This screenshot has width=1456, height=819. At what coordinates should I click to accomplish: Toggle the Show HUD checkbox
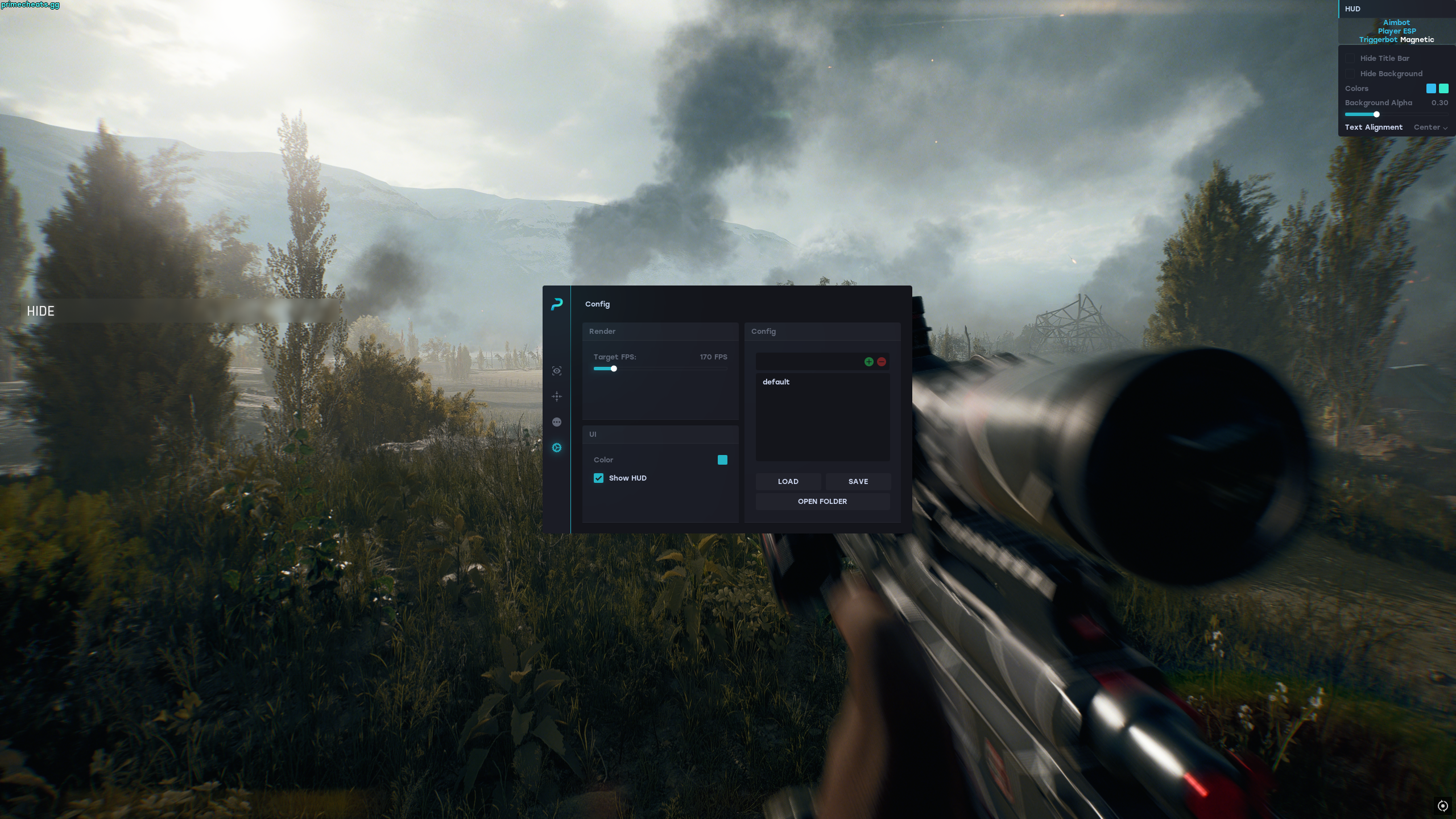598,478
